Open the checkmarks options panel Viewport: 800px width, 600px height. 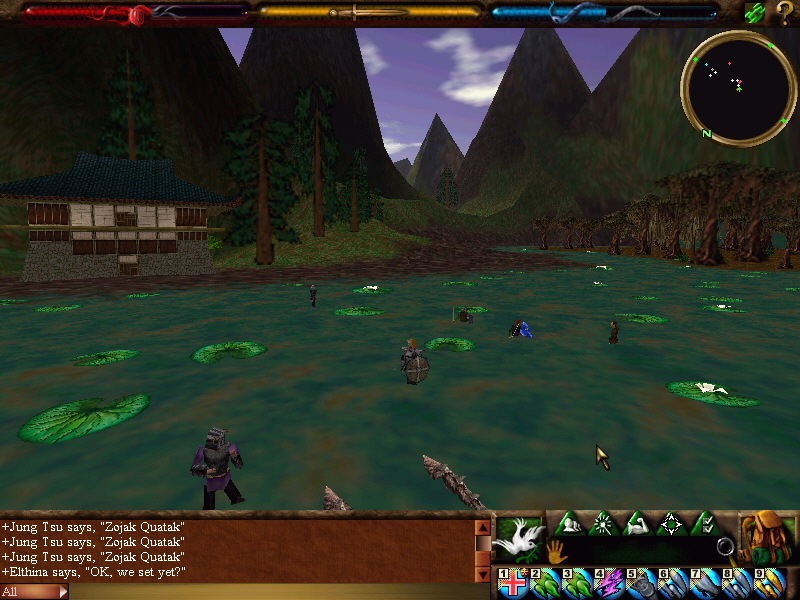pos(704,524)
